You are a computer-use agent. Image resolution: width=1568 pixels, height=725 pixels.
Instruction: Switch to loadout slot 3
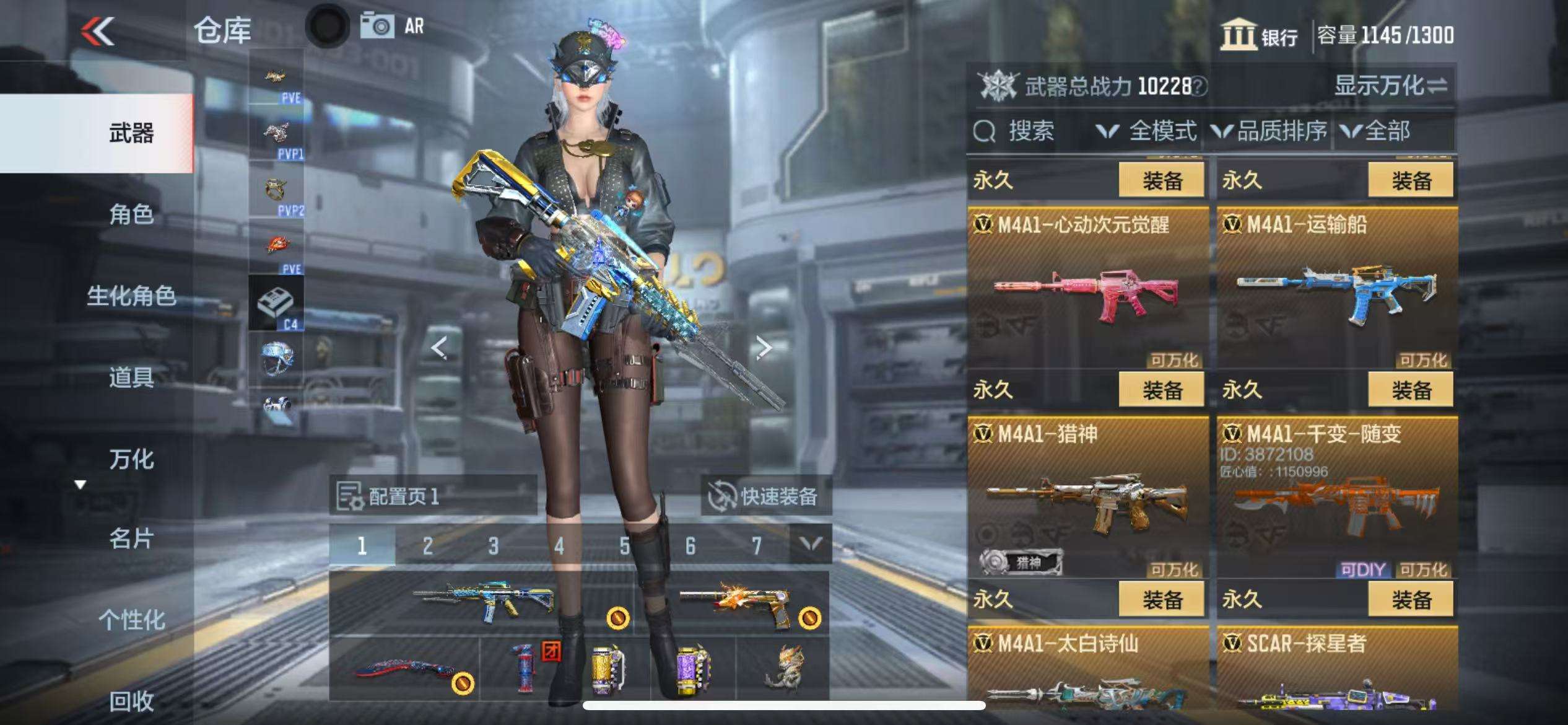(x=493, y=546)
